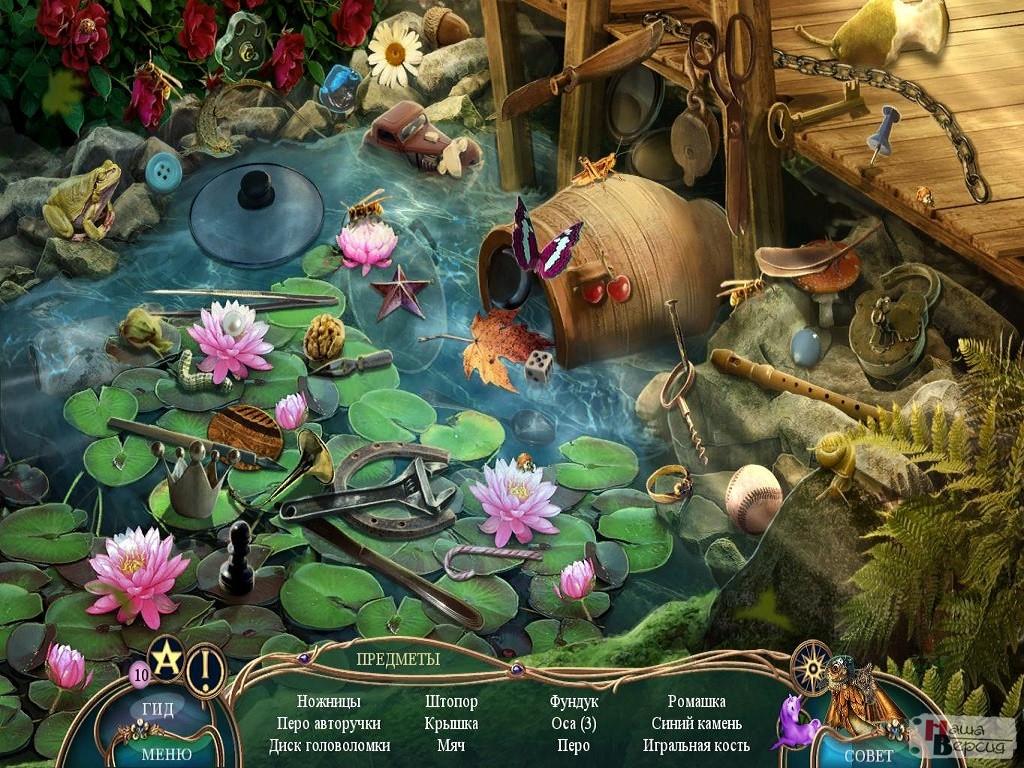Image resolution: width=1024 pixels, height=768 pixels.
Task: Open the ГИД strategy guide
Action: tap(158, 710)
